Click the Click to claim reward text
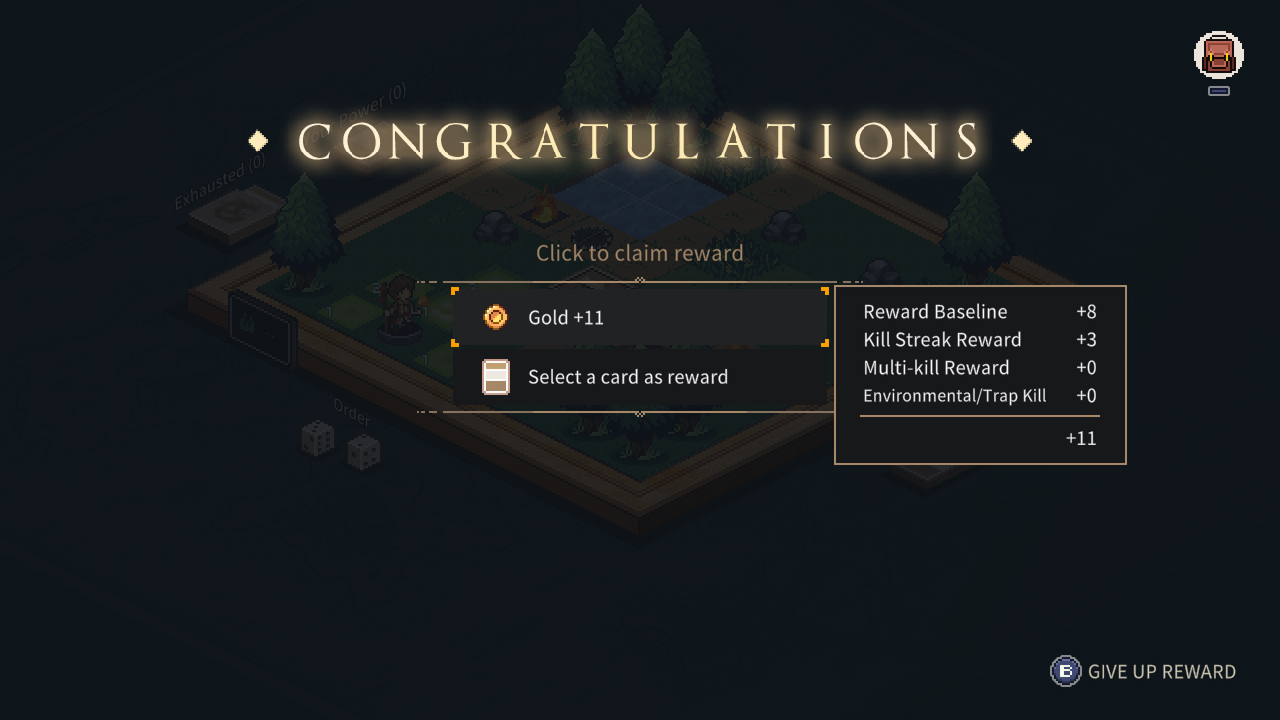The width and height of the screenshot is (1280, 720). [x=640, y=253]
